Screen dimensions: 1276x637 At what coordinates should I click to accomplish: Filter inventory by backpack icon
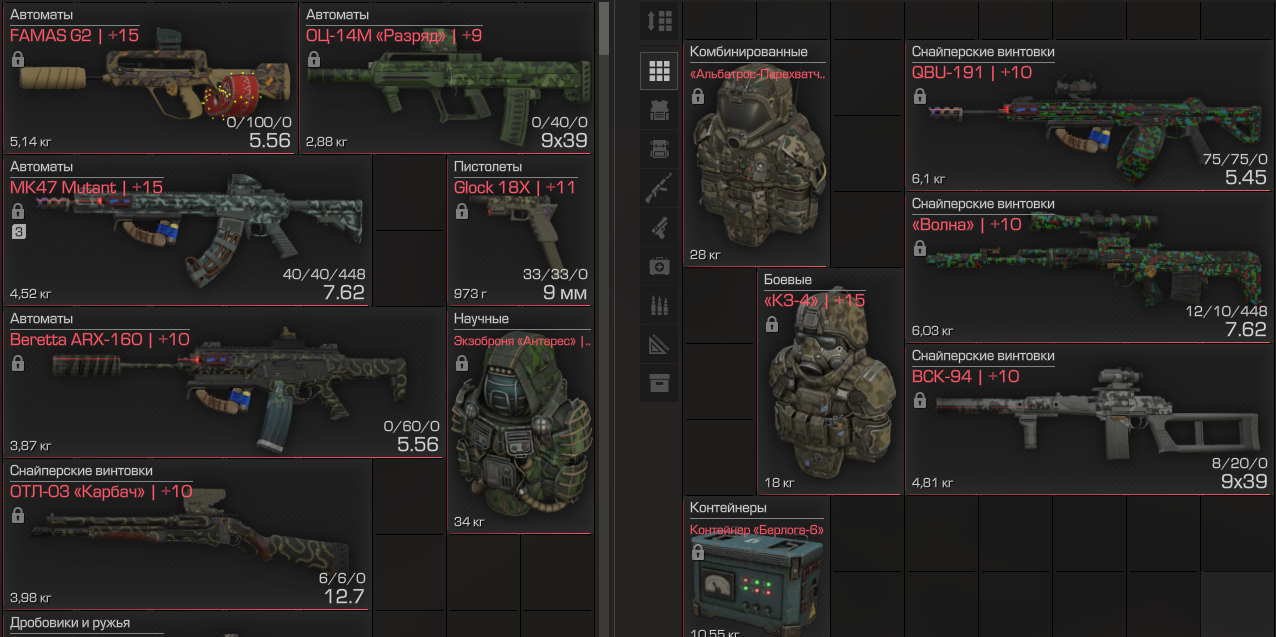pos(659,149)
